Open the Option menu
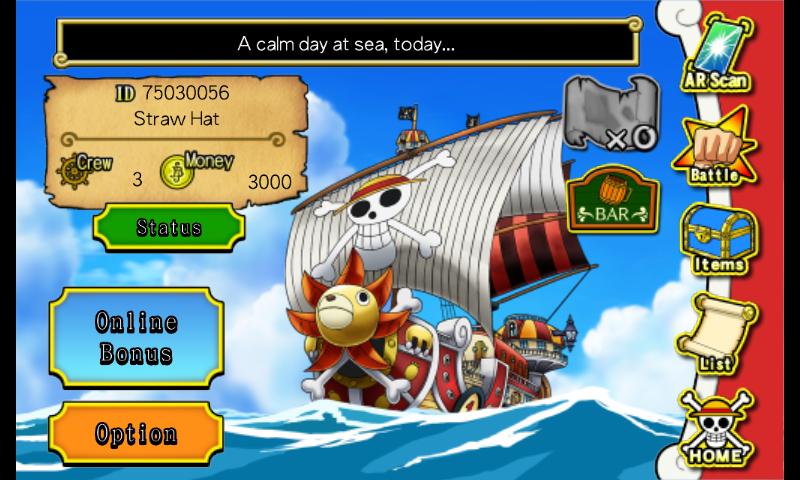 (136, 434)
